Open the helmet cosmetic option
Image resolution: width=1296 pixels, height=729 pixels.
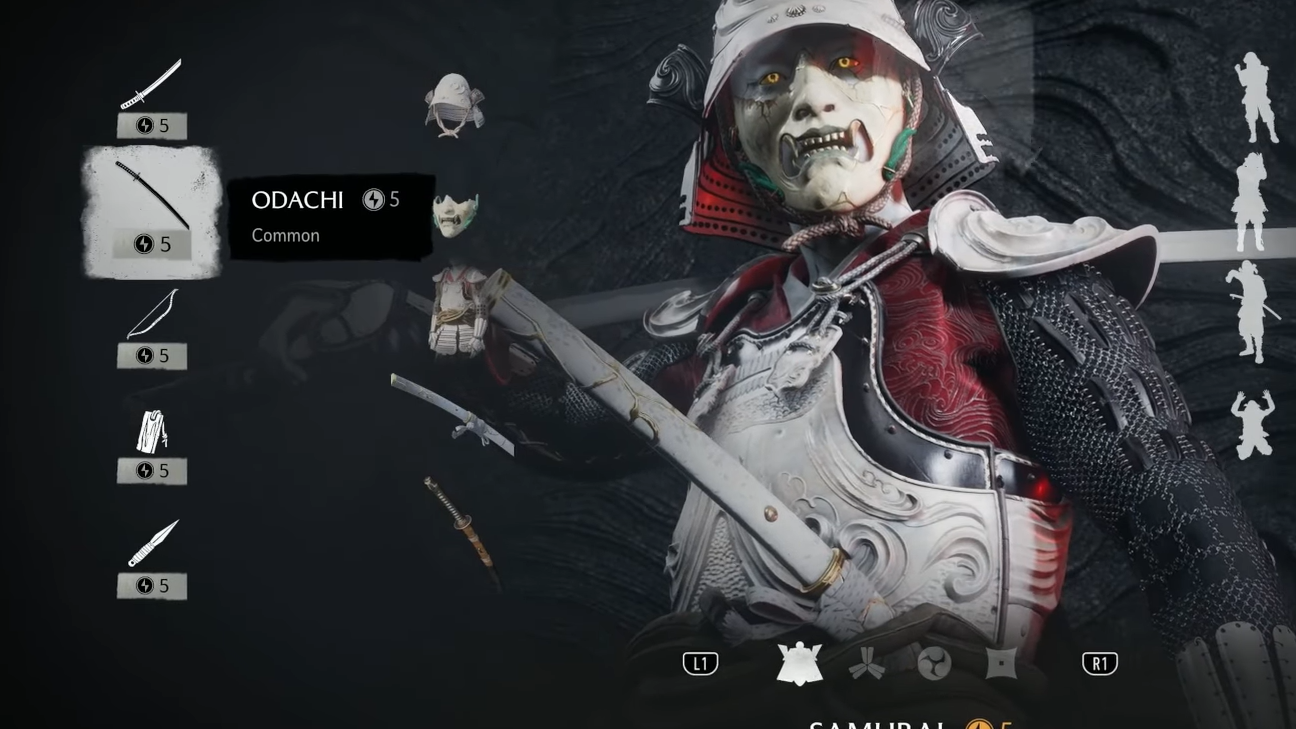tap(454, 104)
